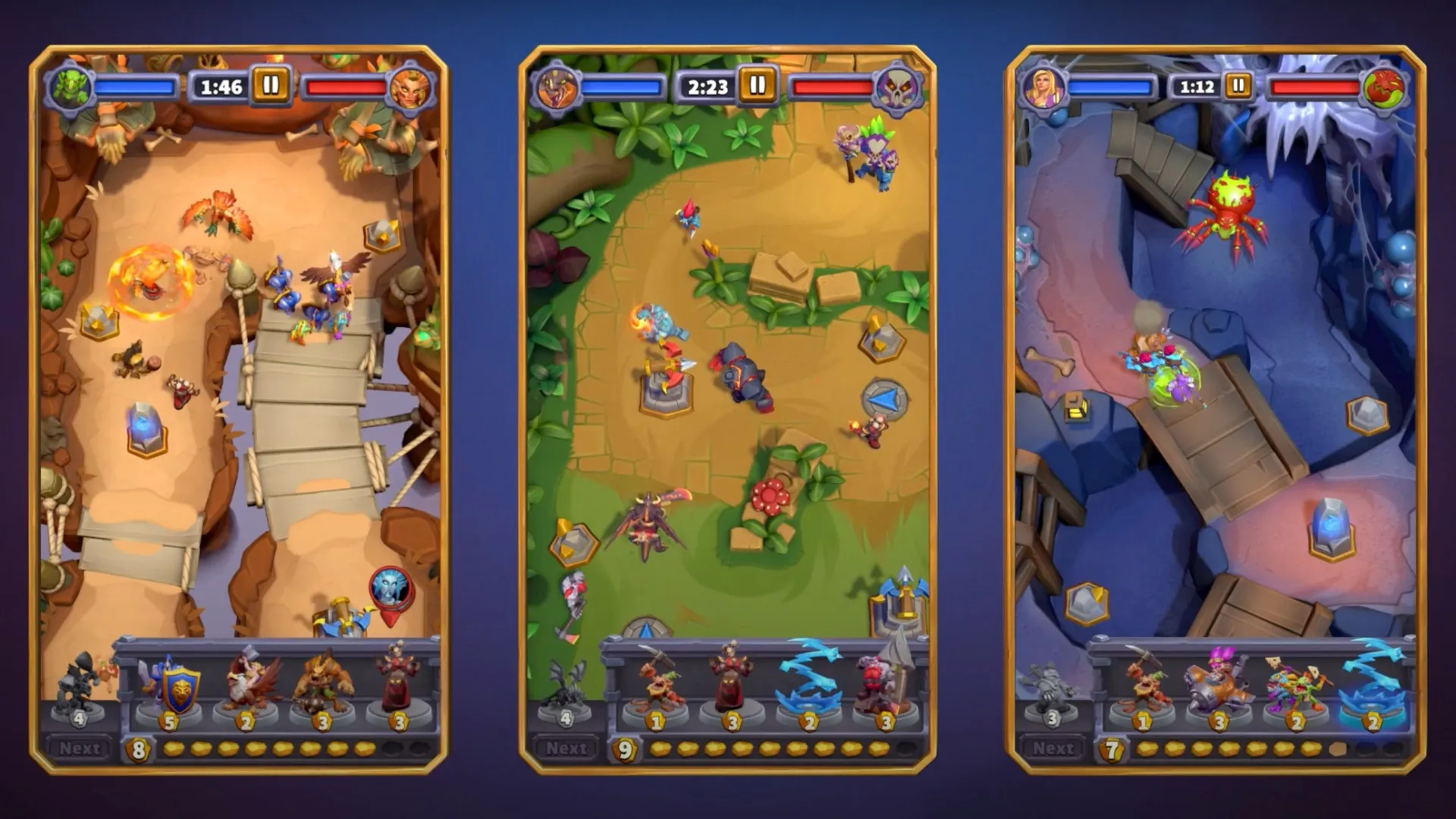Expand the Next preview on the middle screen
The image size is (1456, 819).
click(x=566, y=747)
